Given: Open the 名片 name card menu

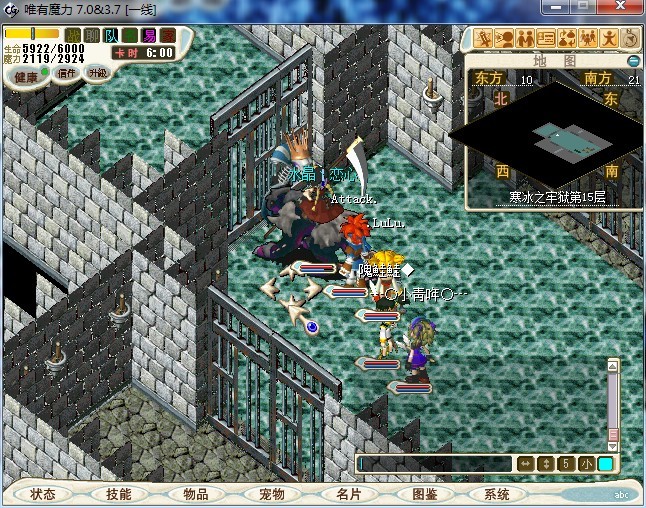Looking at the screenshot, I should click(x=347, y=494).
